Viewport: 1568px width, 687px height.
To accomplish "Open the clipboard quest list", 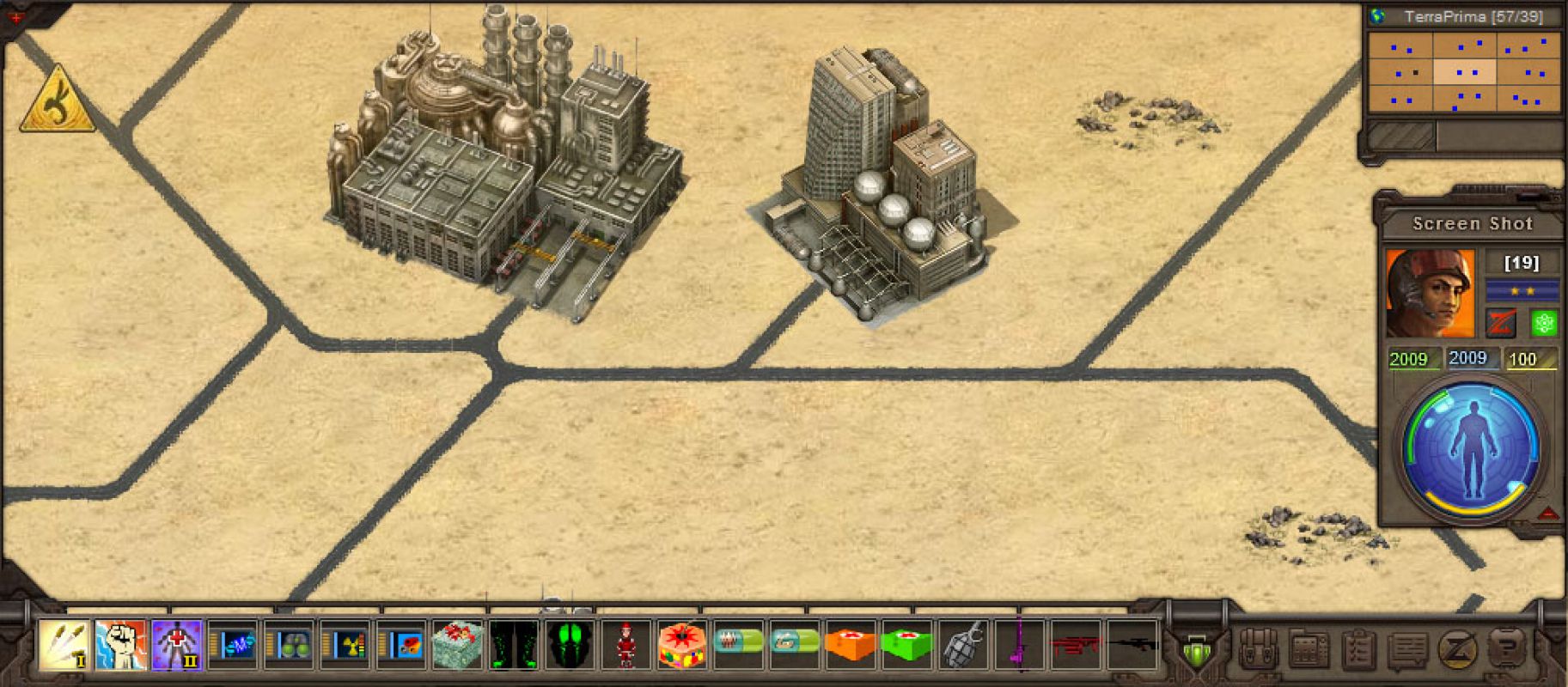I will [x=1358, y=650].
